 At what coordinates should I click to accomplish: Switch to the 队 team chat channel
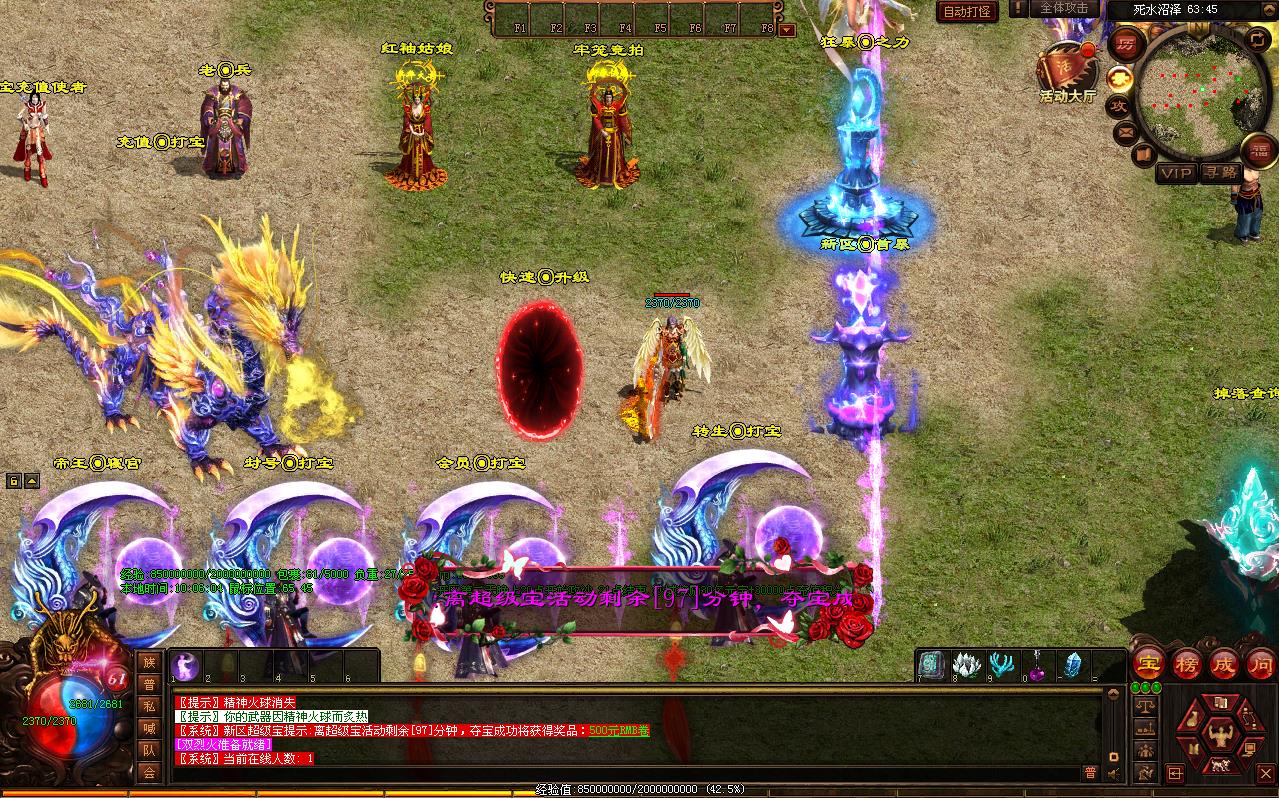click(149, 750)
